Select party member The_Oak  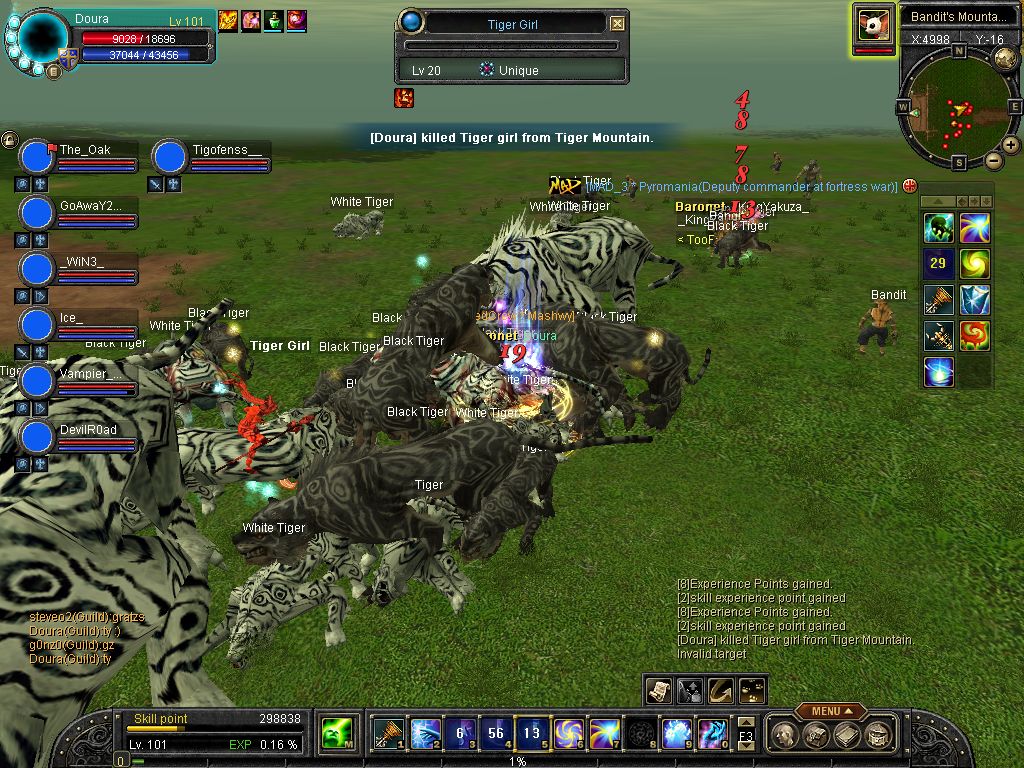tap(37, 158)
